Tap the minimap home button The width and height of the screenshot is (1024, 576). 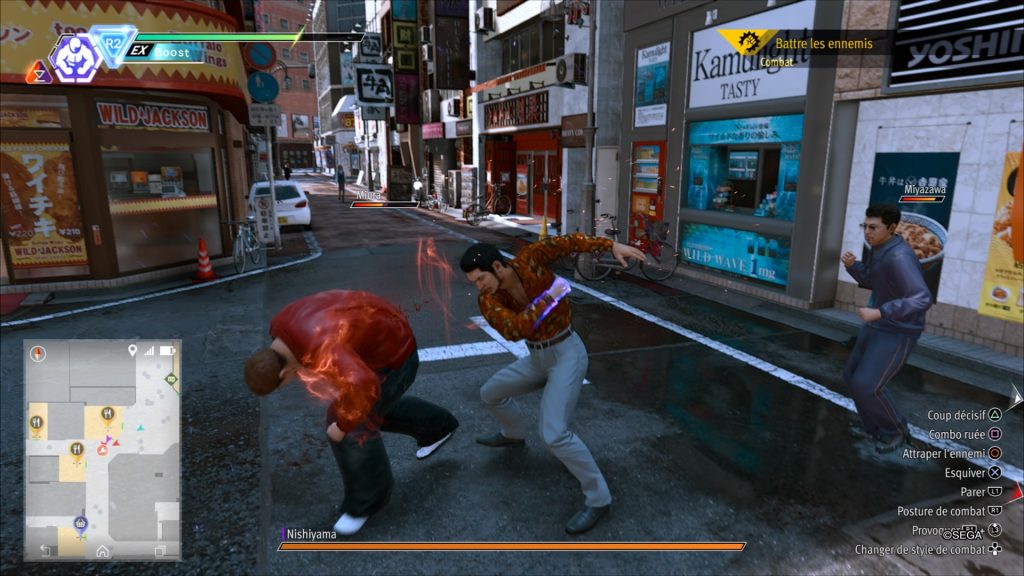click(102, 550)
